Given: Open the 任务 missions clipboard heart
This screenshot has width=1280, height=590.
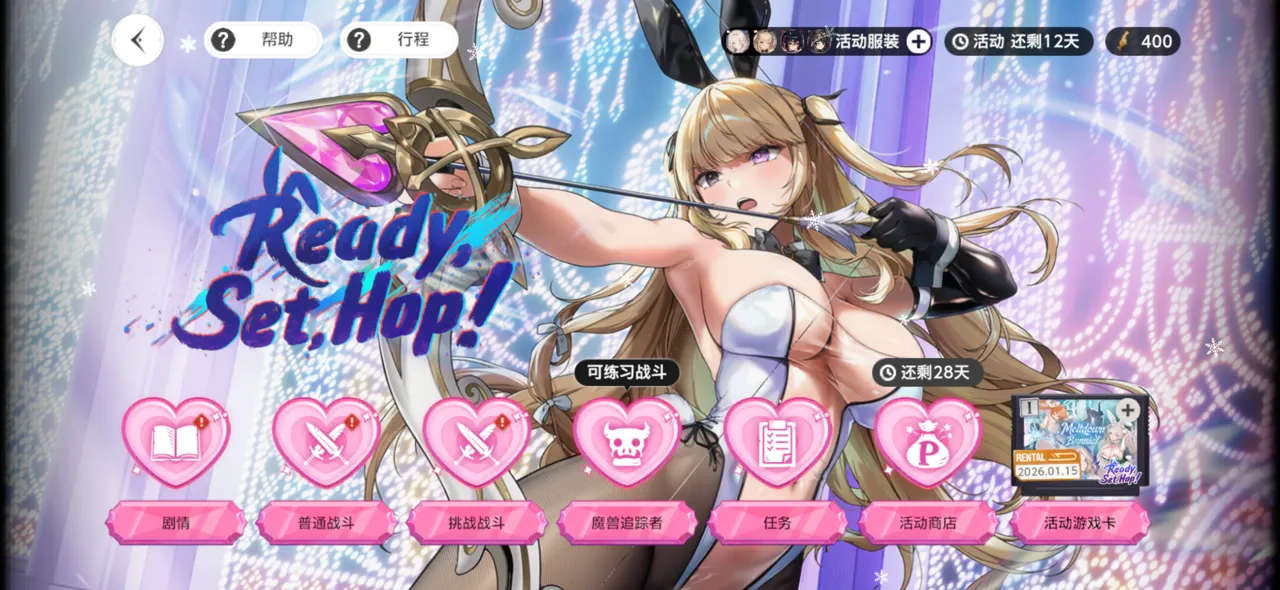Looking at the screenshot, I should 777,441.
